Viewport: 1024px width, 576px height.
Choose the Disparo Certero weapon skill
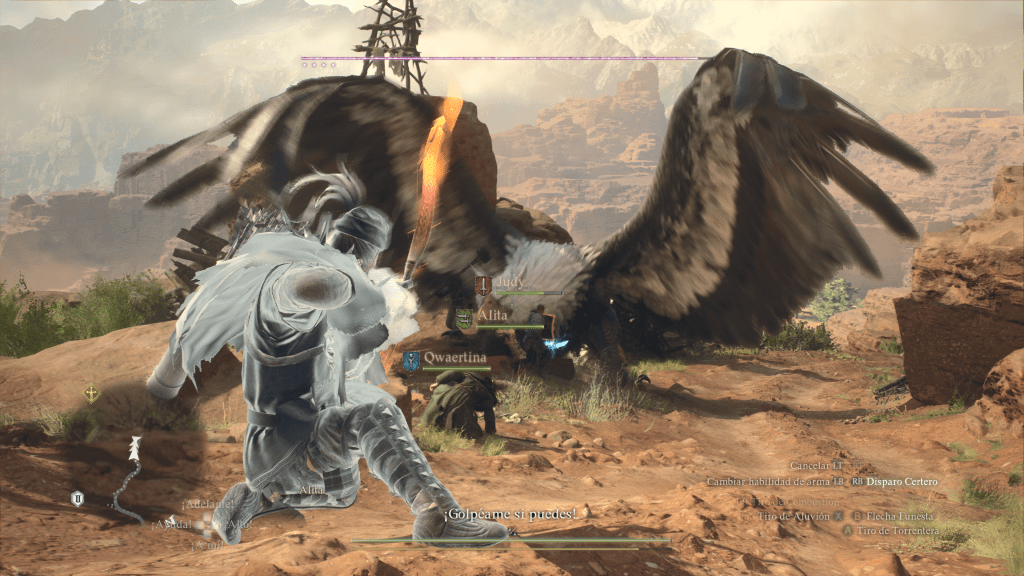[x=902, y=482]
